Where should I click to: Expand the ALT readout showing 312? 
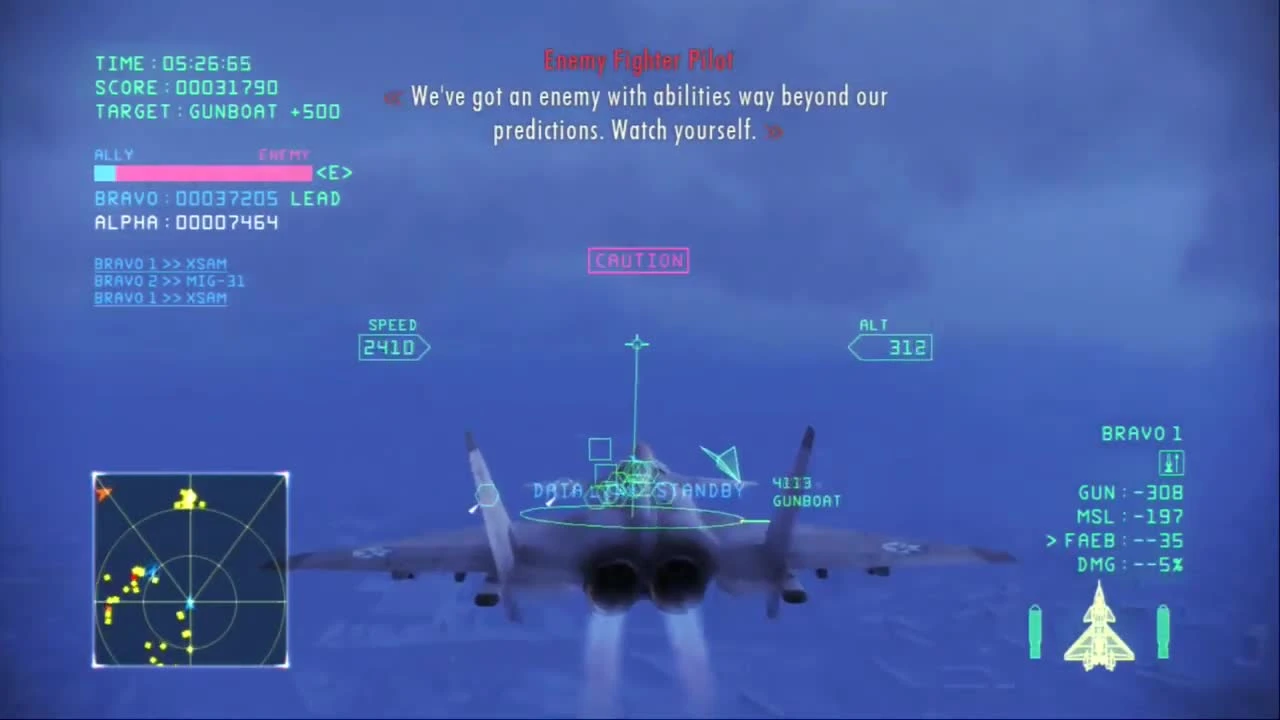pyautogui.click(x=891, y=347)
